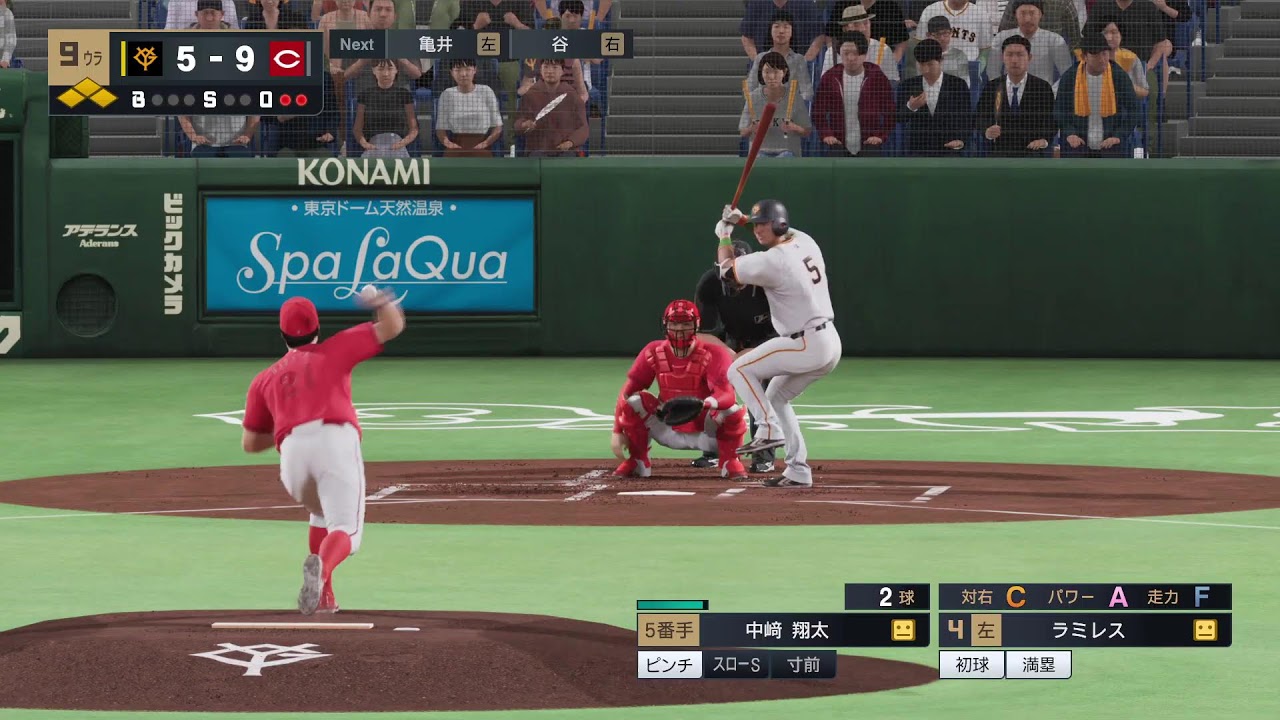Select next batter 谷
The image size is (1280, 720).
(x=560, y=44)
